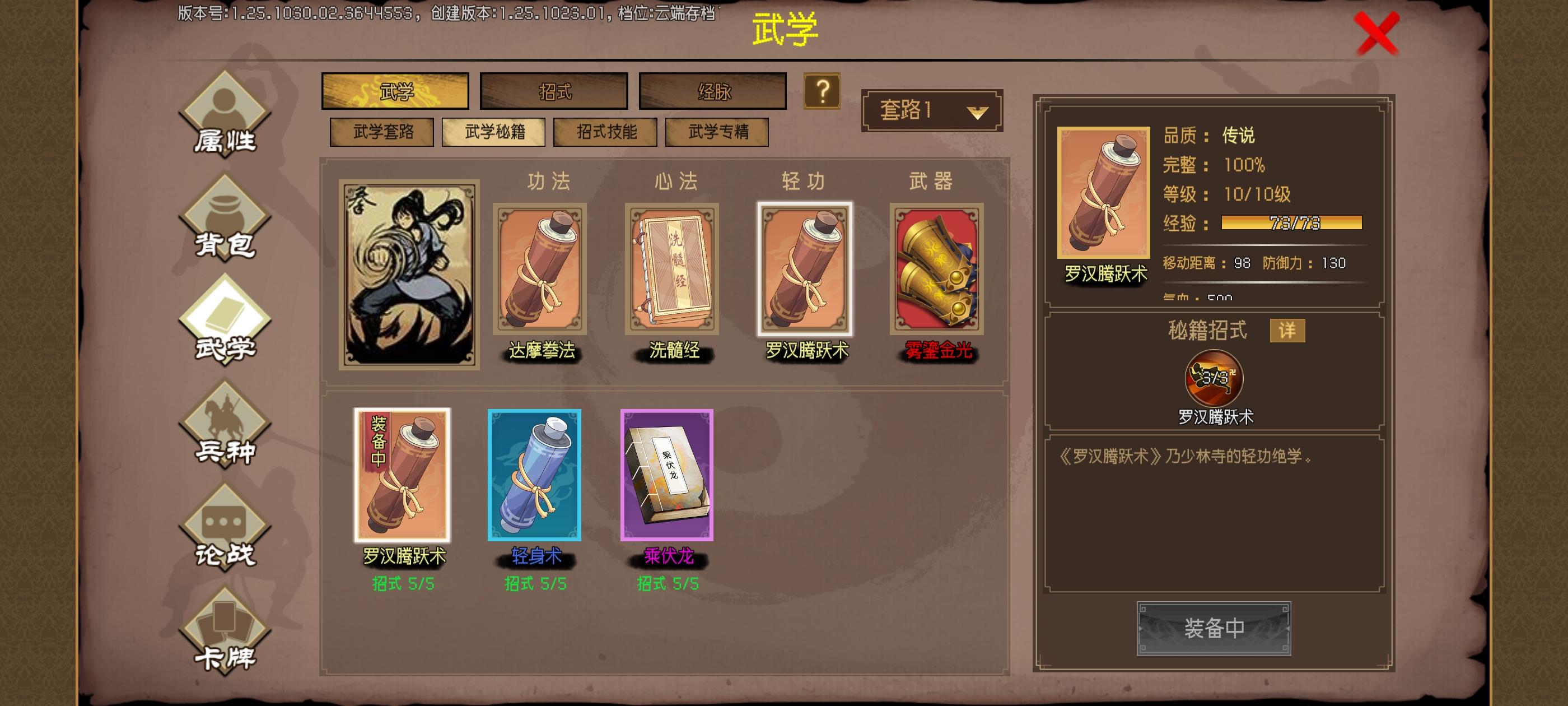Select the equipped 罗汉腾跃术 manual in 轻功 slot

pos(806,271)
